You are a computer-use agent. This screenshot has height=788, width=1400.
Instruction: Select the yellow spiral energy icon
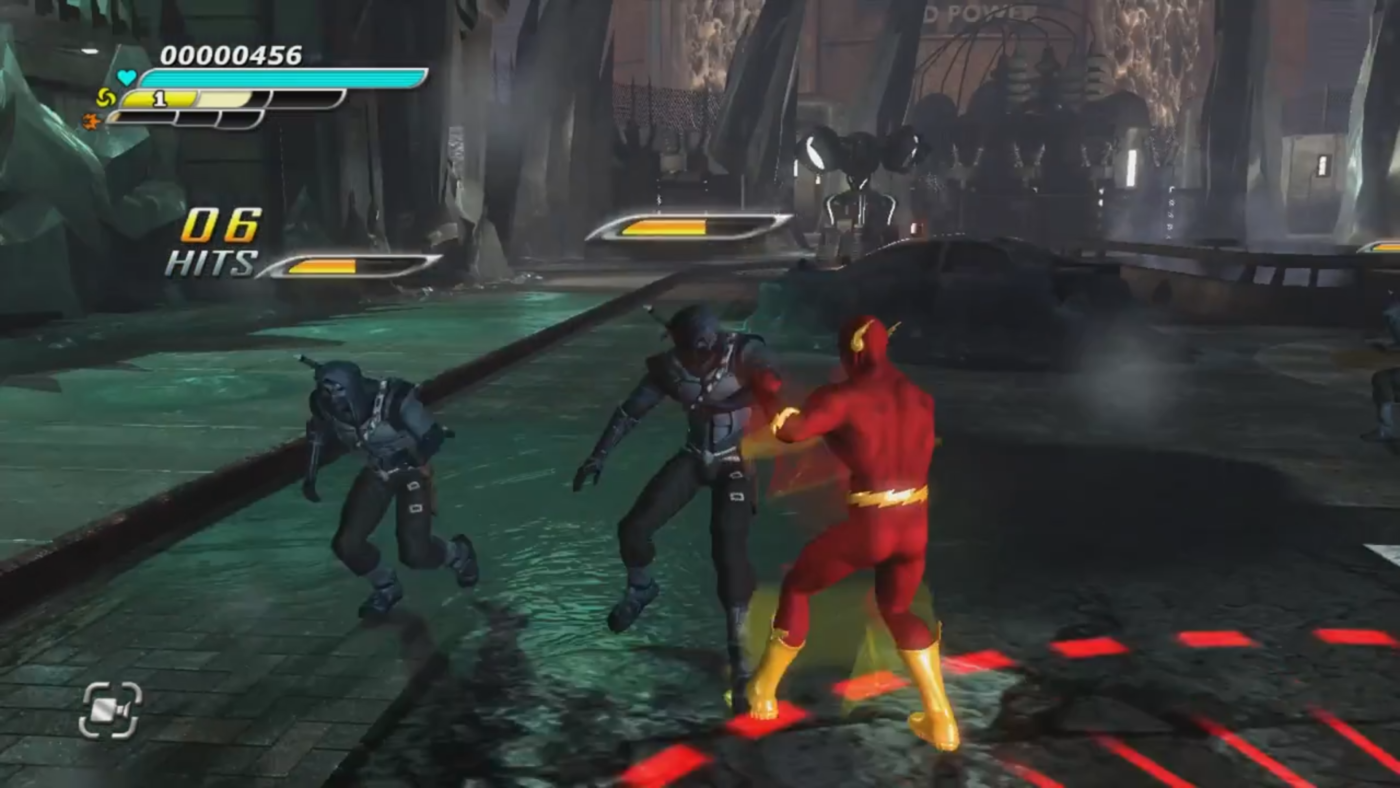(x=106, y=97)
